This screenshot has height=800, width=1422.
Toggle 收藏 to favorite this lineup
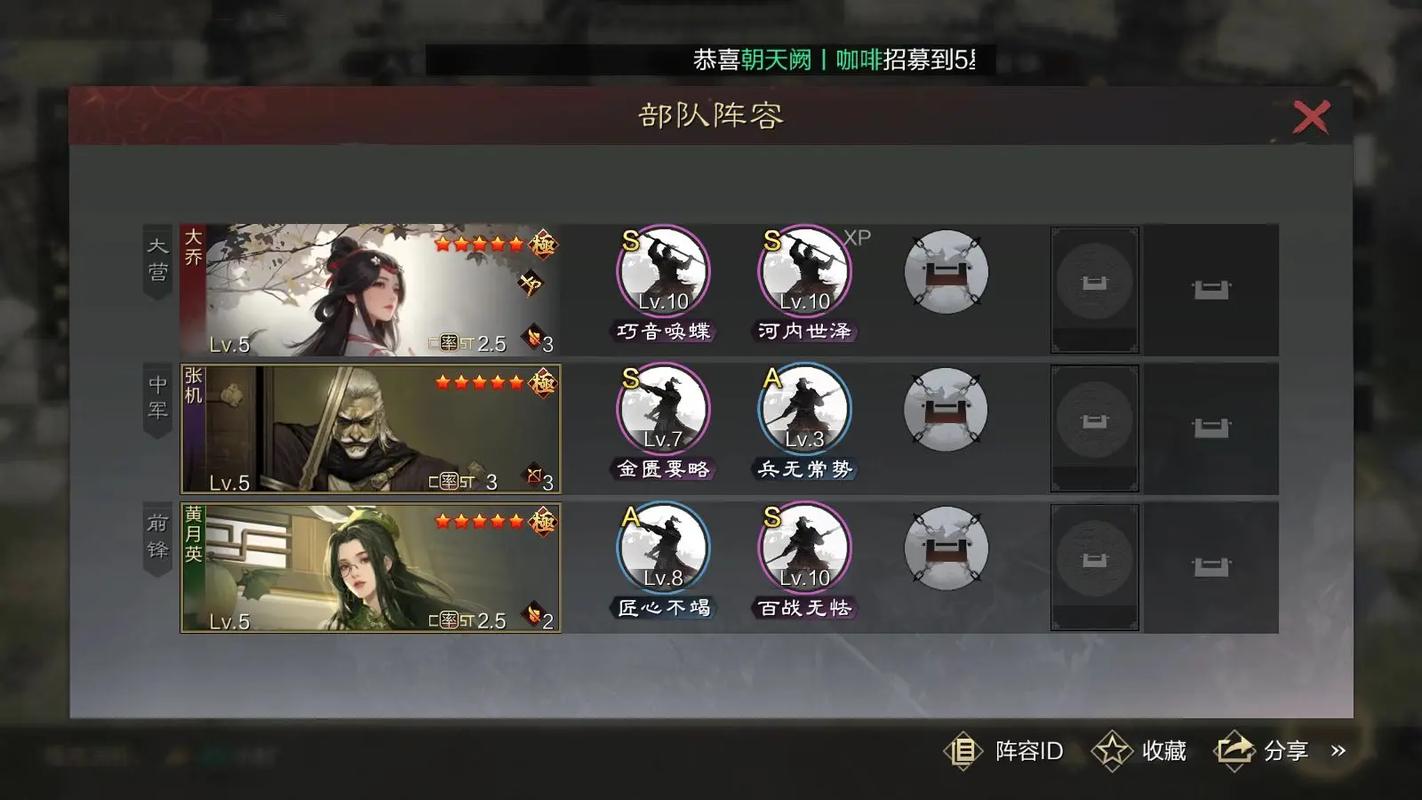[1140, 750]
